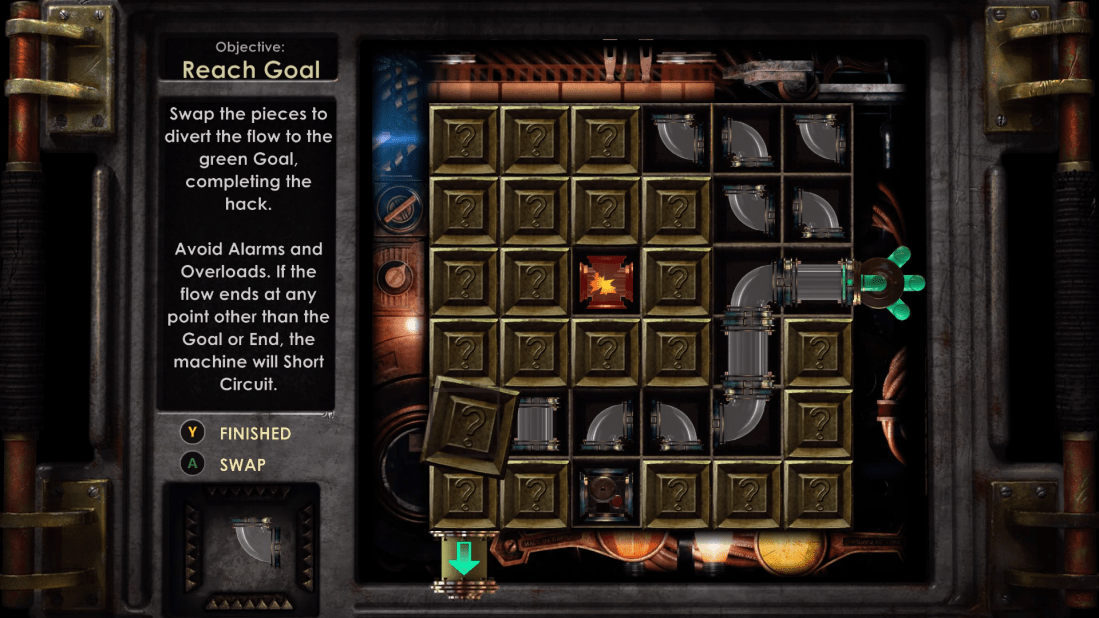Select the small horizontal straight pipe tile
The width and height of the screenshot is (1099, 618).
(537, 423)
